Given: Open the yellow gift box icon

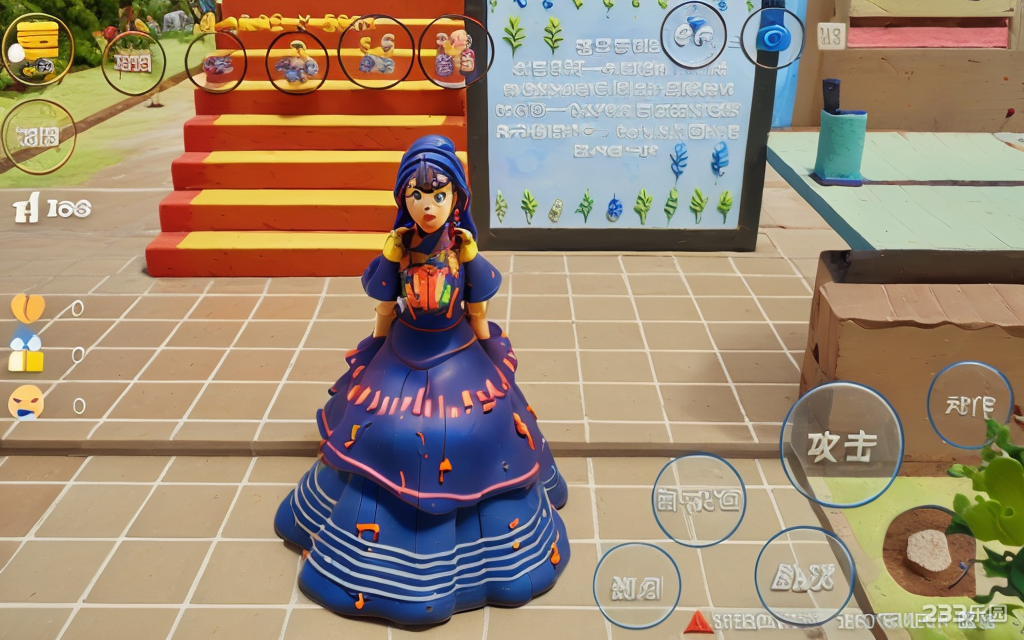Looking at the screenshot, I should [26, 354].
